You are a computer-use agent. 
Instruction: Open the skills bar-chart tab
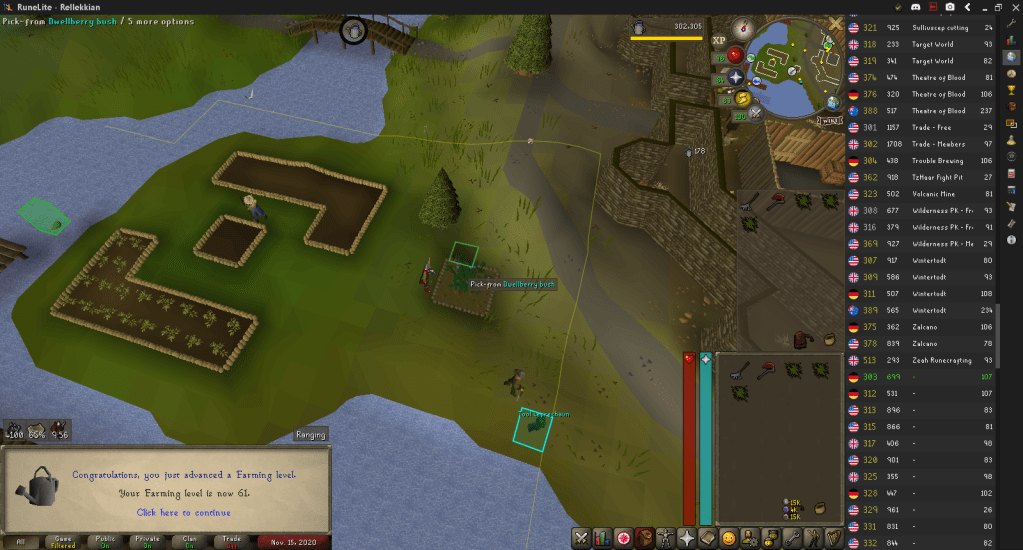602,538
